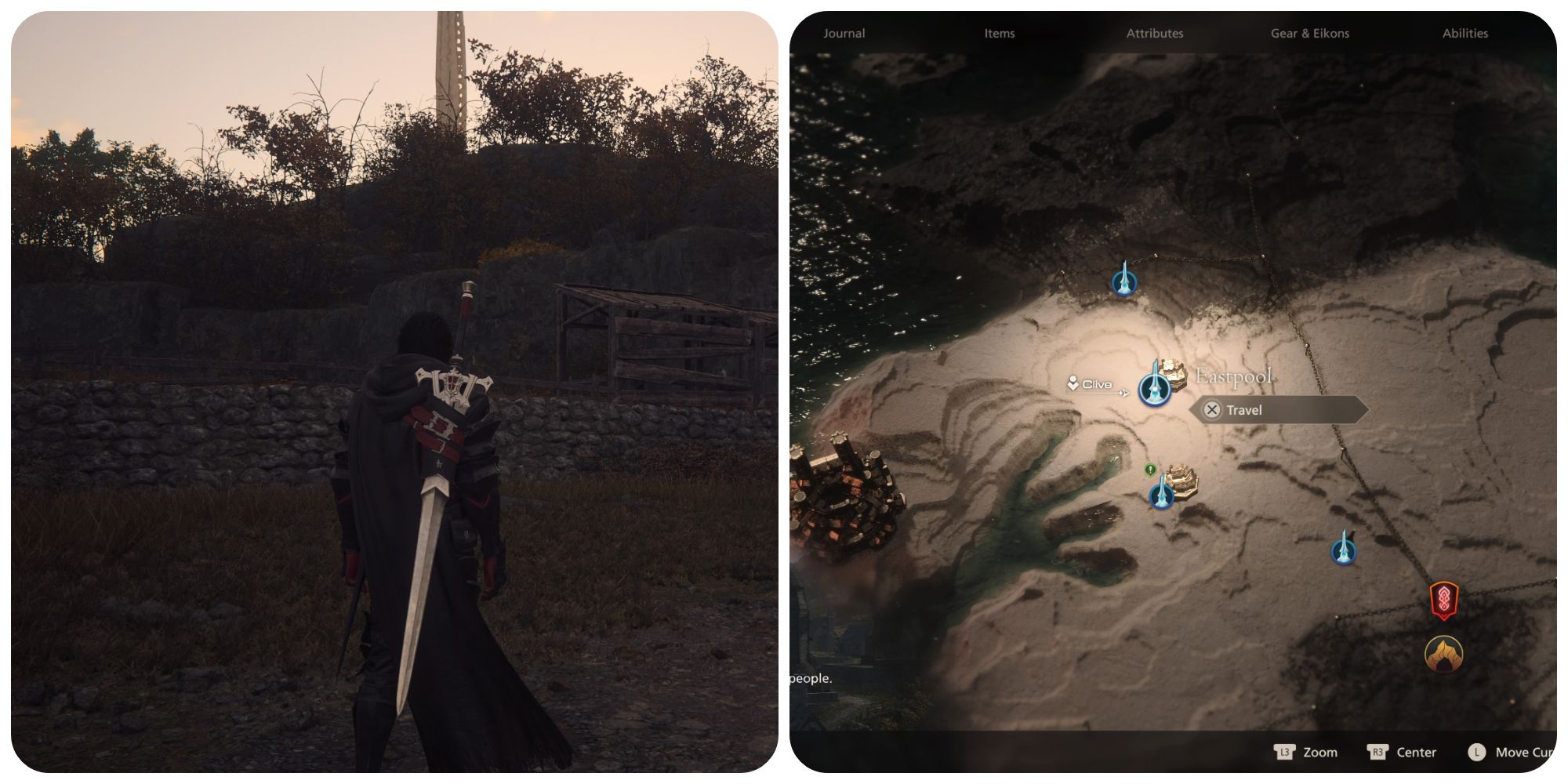The height and width of the screenshot is (784, 1568).
Task: Open the Items tab
Action: [x=999, y=33]
